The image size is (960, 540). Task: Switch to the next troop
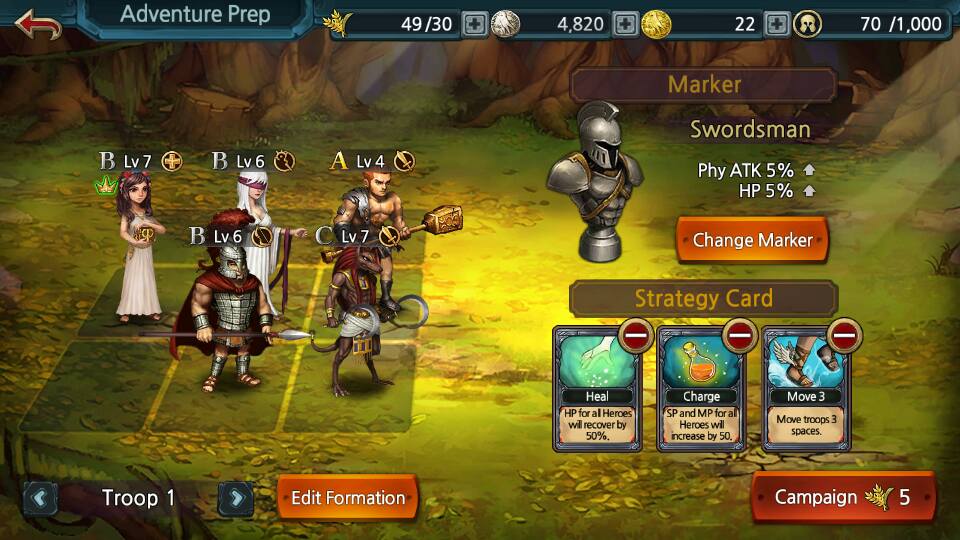[x=235, y=497]
